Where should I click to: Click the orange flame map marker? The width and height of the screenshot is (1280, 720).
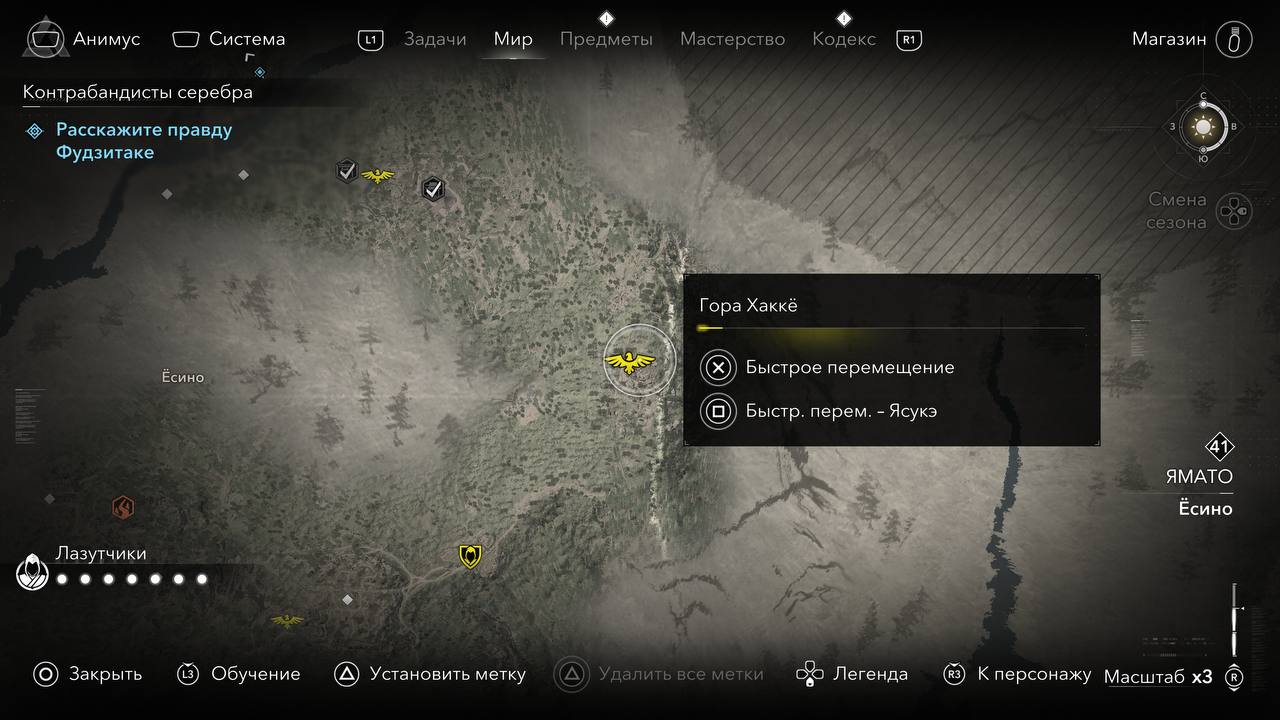click(x=123, y=508)
